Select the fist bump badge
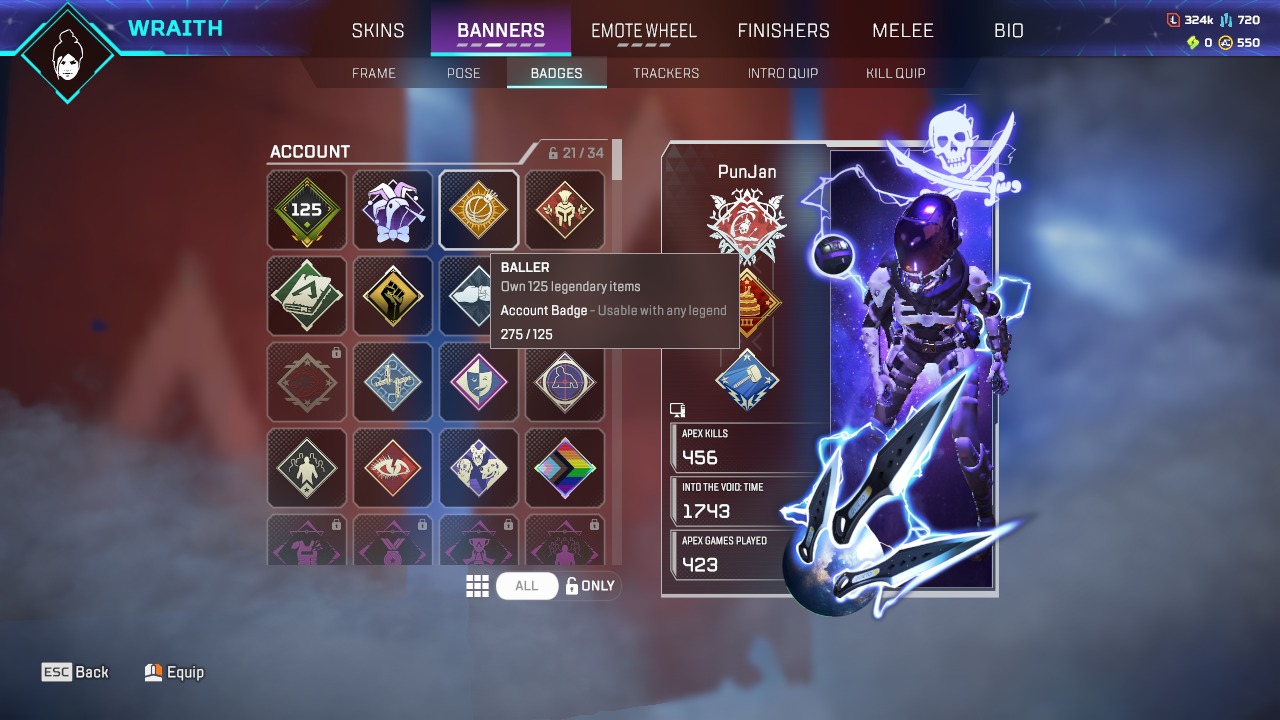 click(478, 296)
